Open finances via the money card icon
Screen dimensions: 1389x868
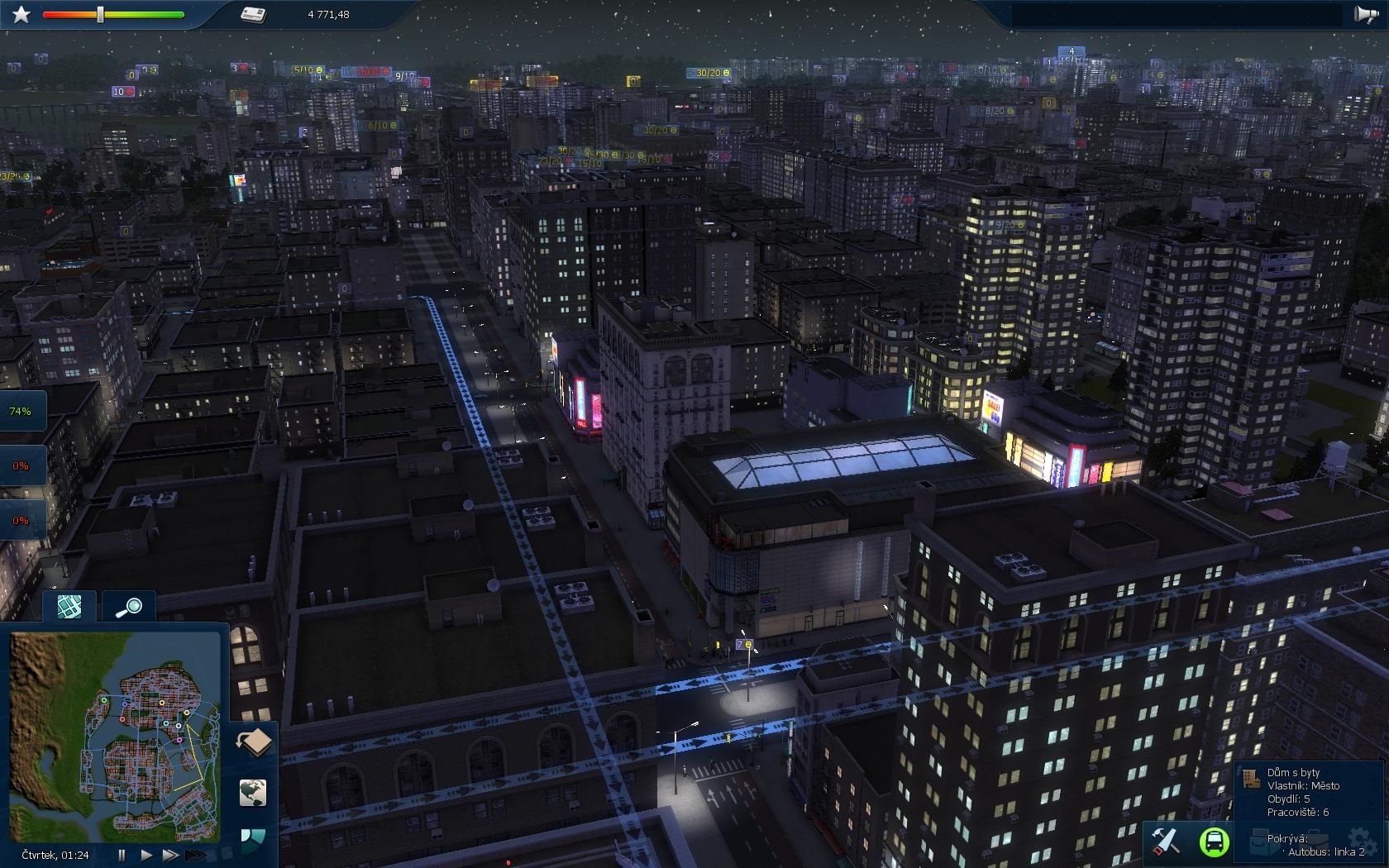coord(253,14)
